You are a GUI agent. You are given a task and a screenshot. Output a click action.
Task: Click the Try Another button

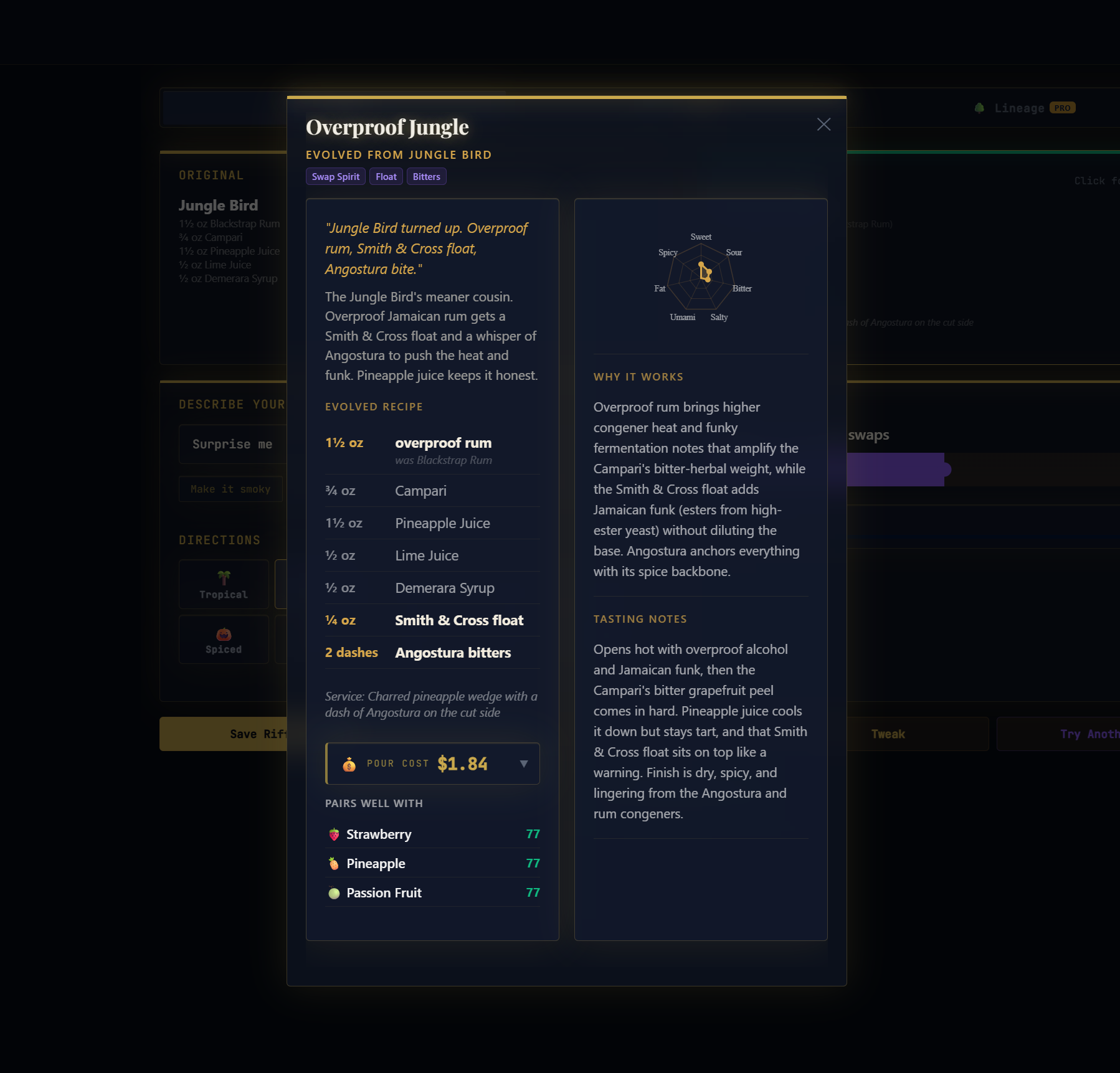(1089, 734)
